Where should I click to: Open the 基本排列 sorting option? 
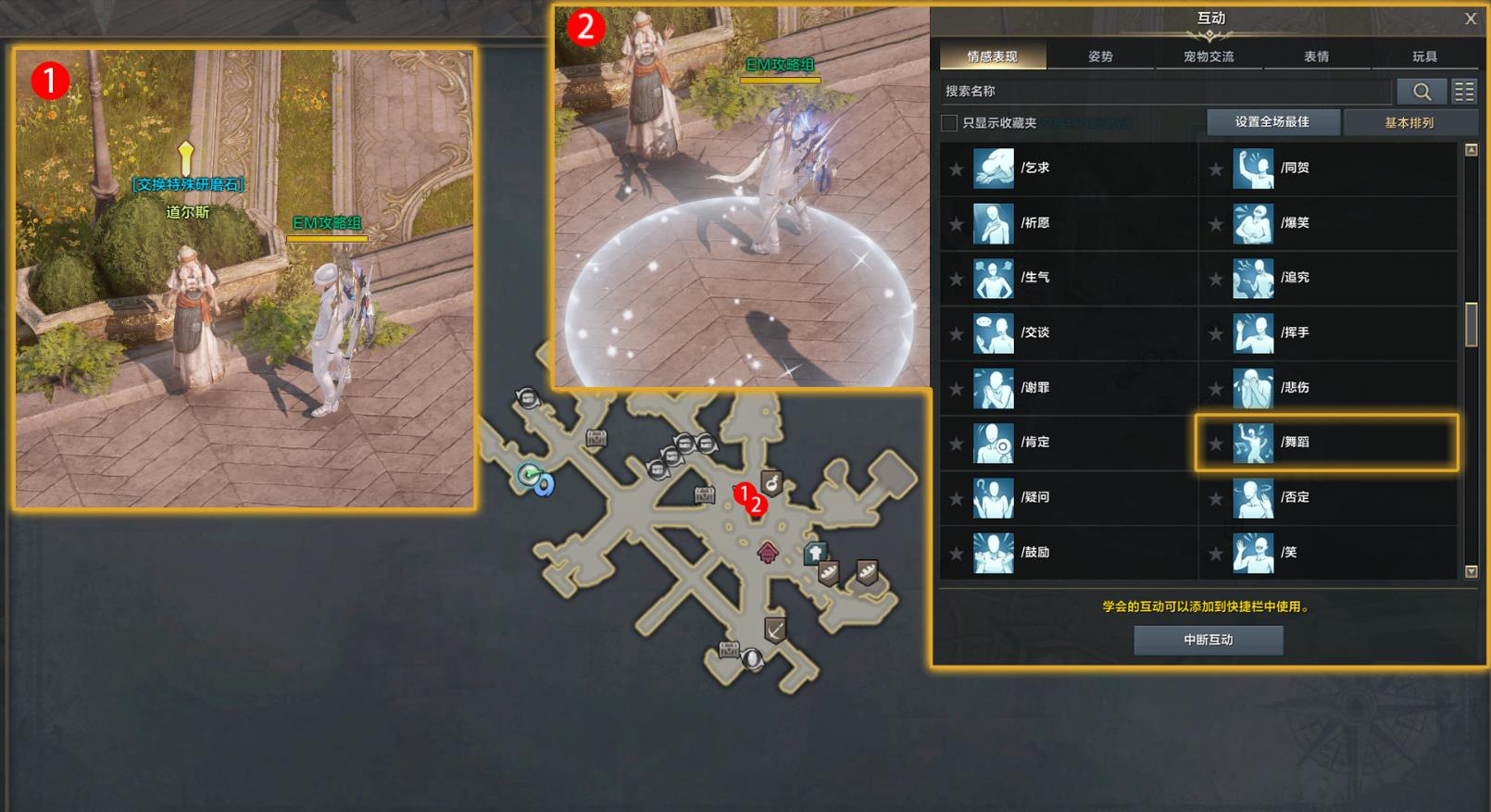pos(1409,122)
